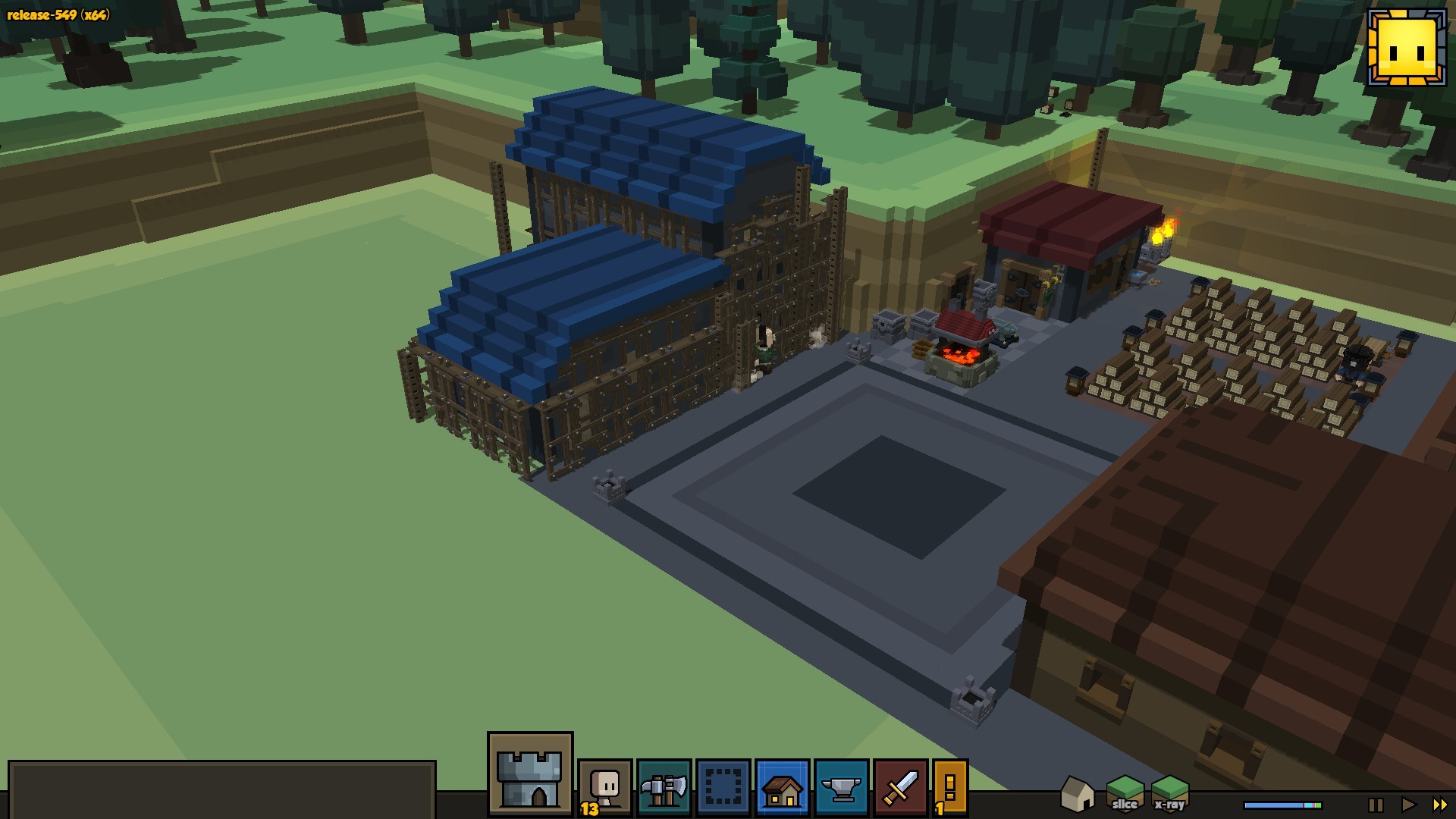Open the house building menu

click(x=782, y=787)
